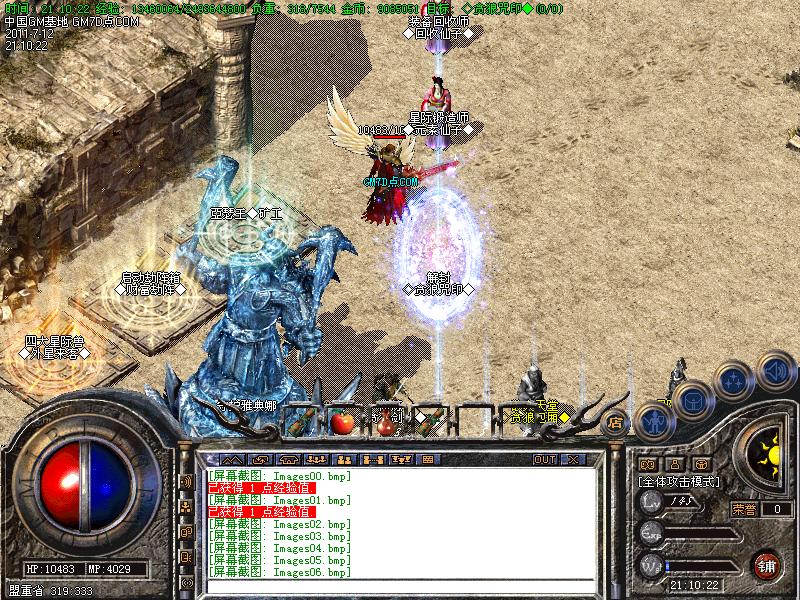Click the OUT logout button

coord(545,459)
